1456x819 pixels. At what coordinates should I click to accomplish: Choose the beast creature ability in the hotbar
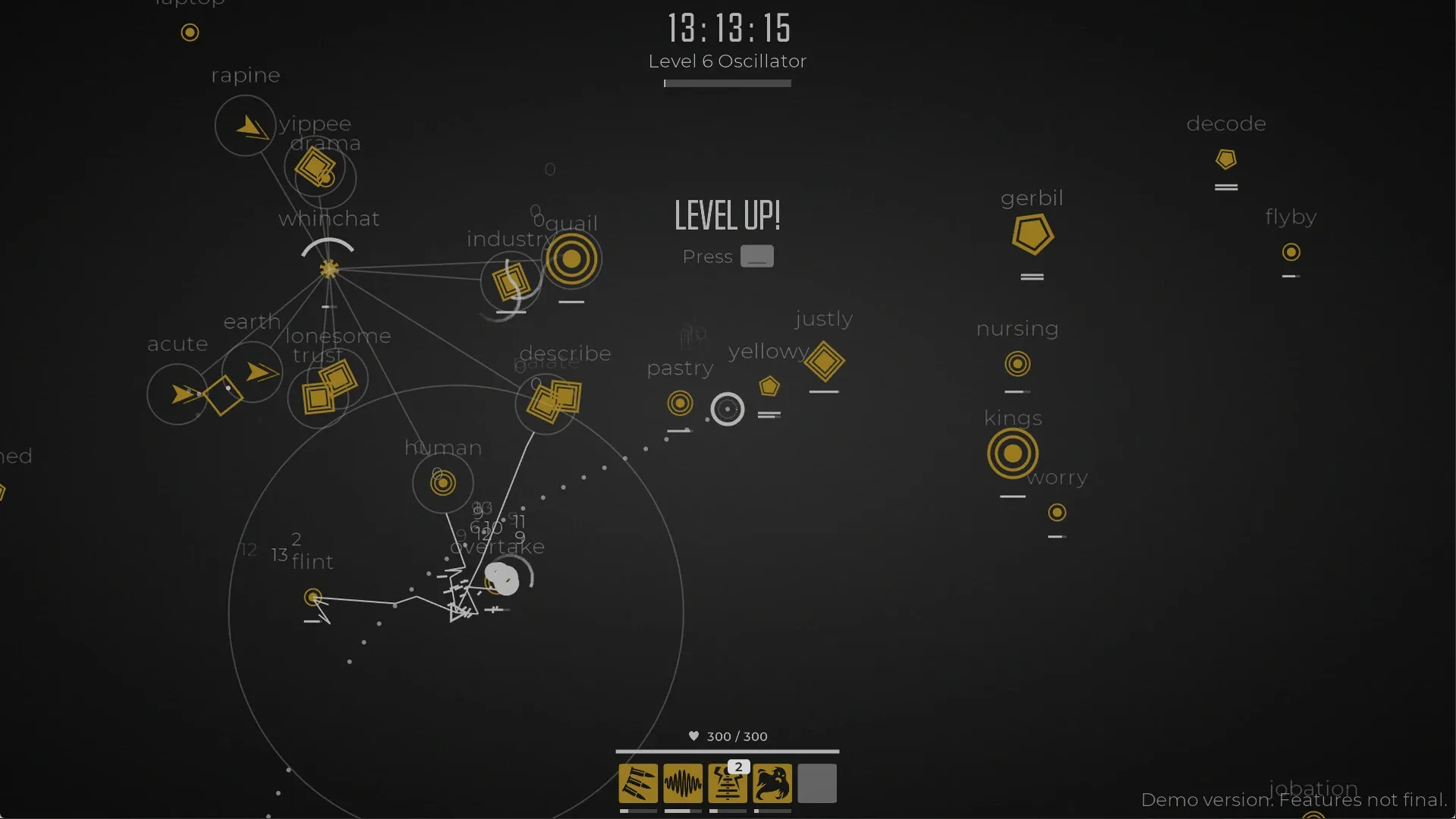[x=772, y=783]
